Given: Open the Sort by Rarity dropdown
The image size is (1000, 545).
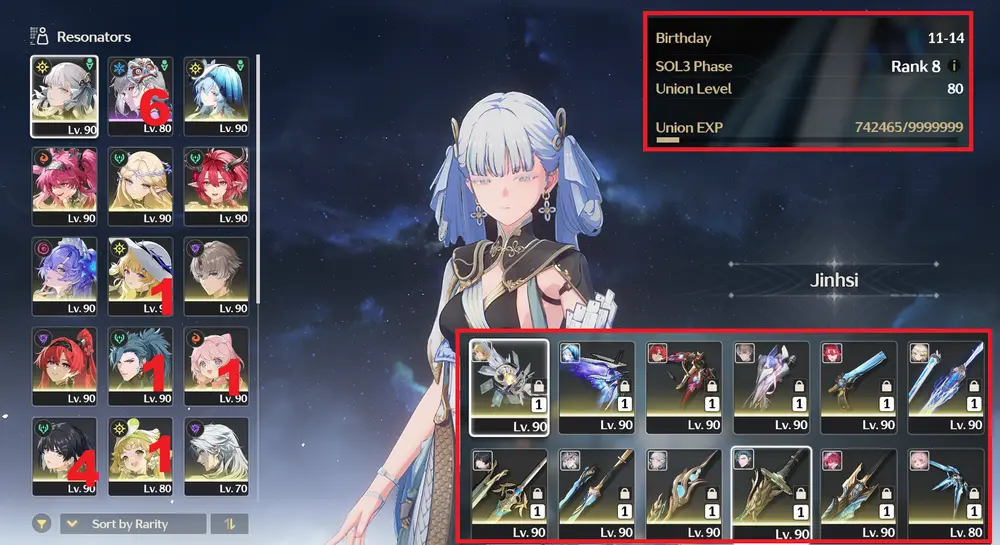Looking at the screenshot, I should coord(133,524).
